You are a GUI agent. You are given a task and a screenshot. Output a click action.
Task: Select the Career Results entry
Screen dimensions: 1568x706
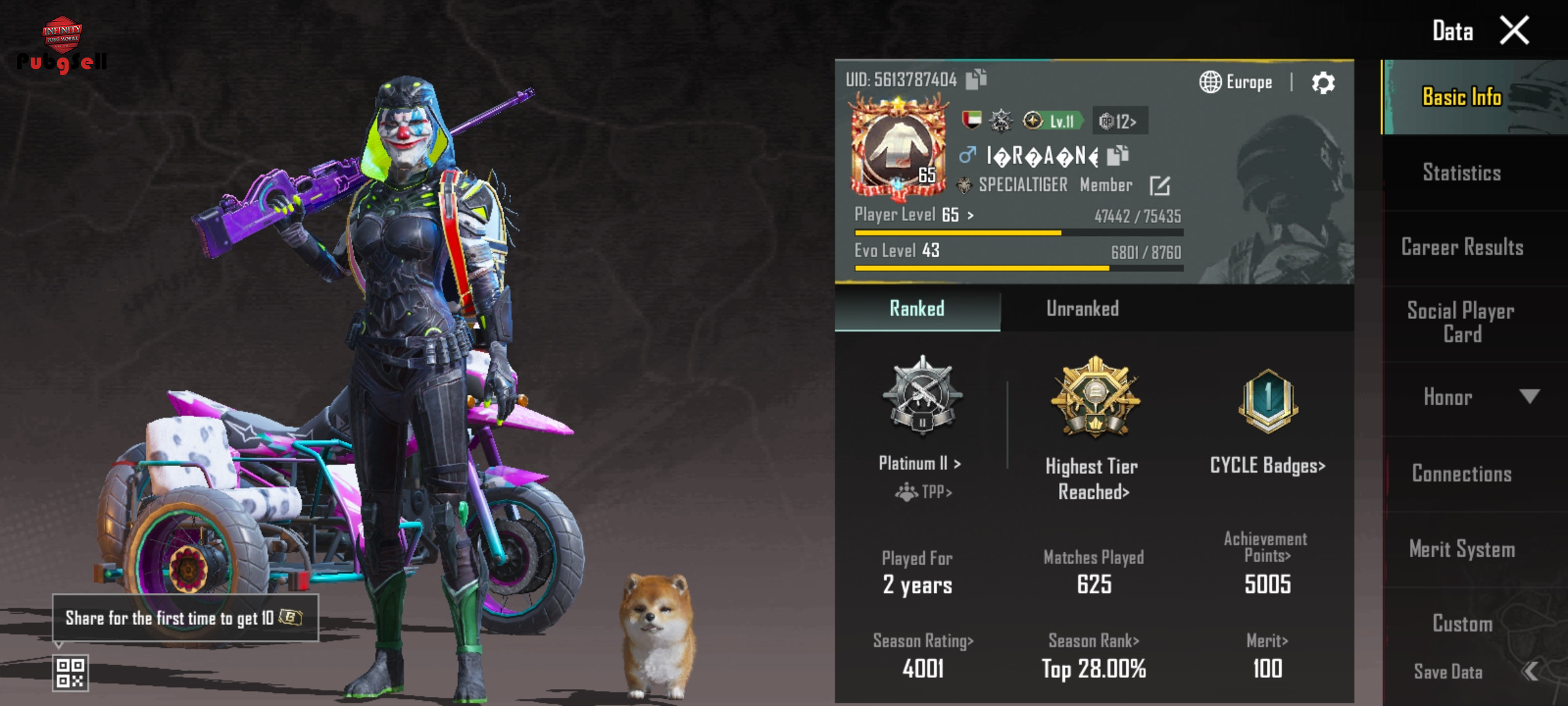tap(1462, 247)
